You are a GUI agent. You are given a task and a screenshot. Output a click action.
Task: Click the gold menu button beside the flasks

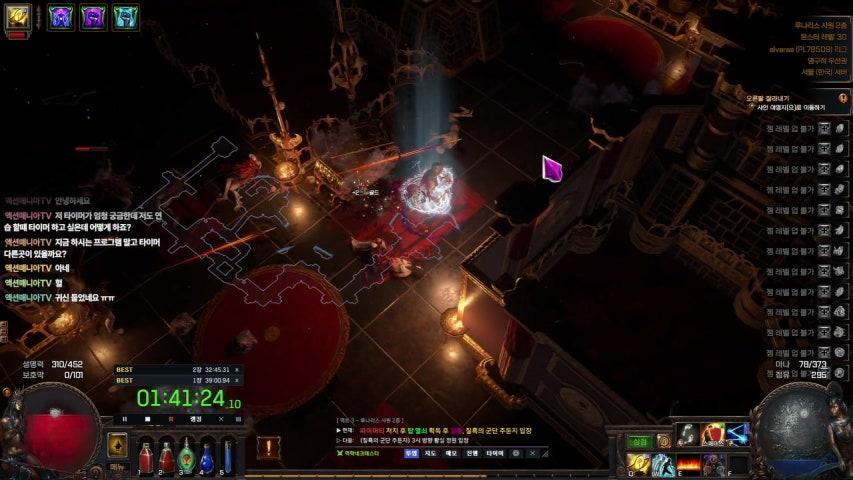pos(117,447)
